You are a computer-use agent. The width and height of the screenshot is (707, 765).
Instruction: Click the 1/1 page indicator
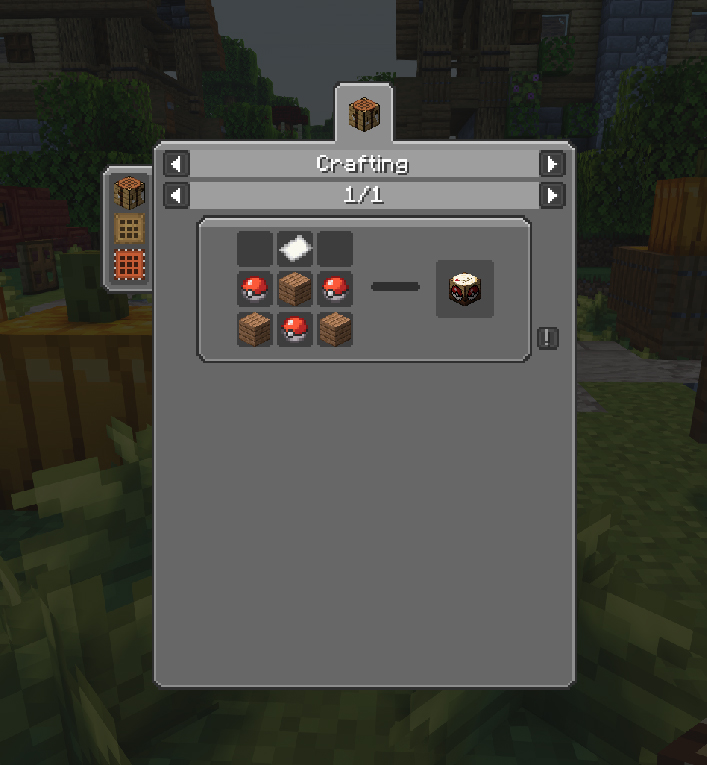pos(363,195)
